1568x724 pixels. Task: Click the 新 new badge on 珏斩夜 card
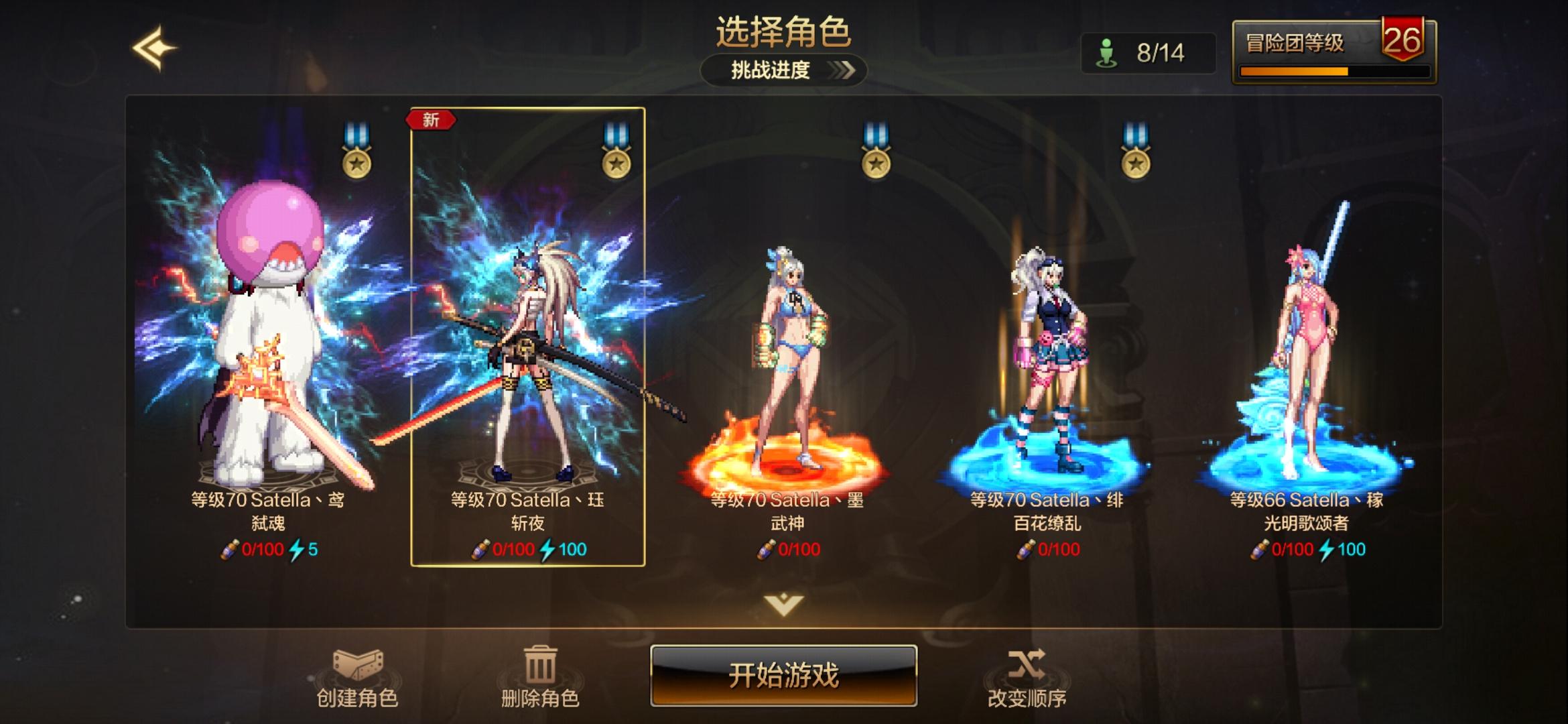[430, 119]
